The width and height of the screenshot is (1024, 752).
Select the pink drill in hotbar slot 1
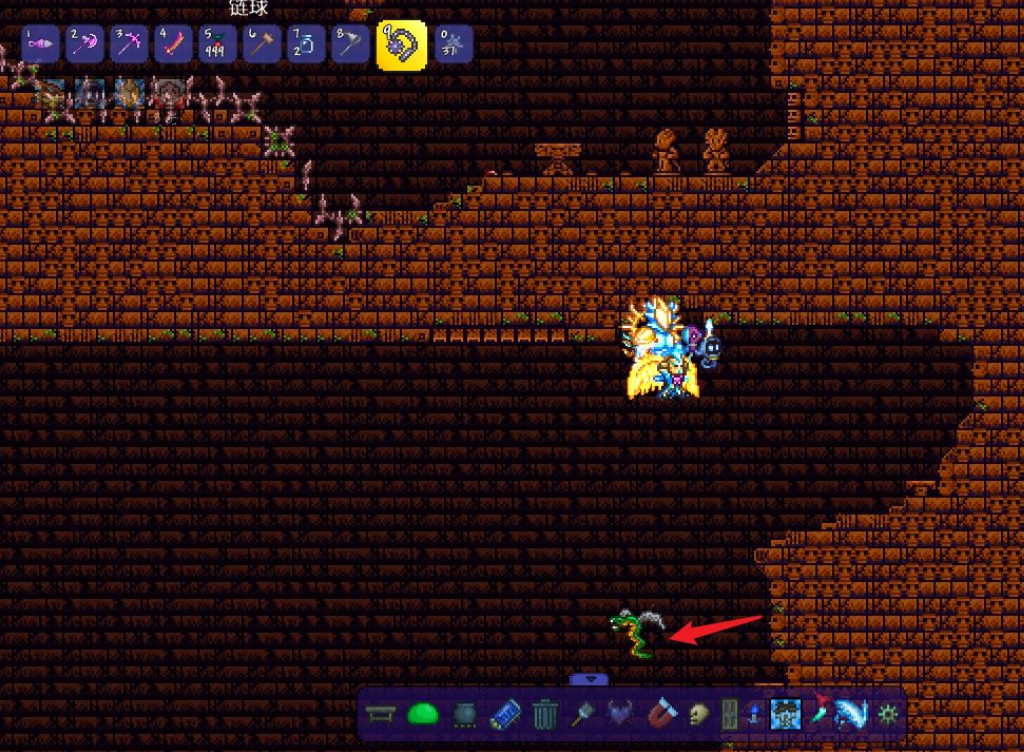42,45
